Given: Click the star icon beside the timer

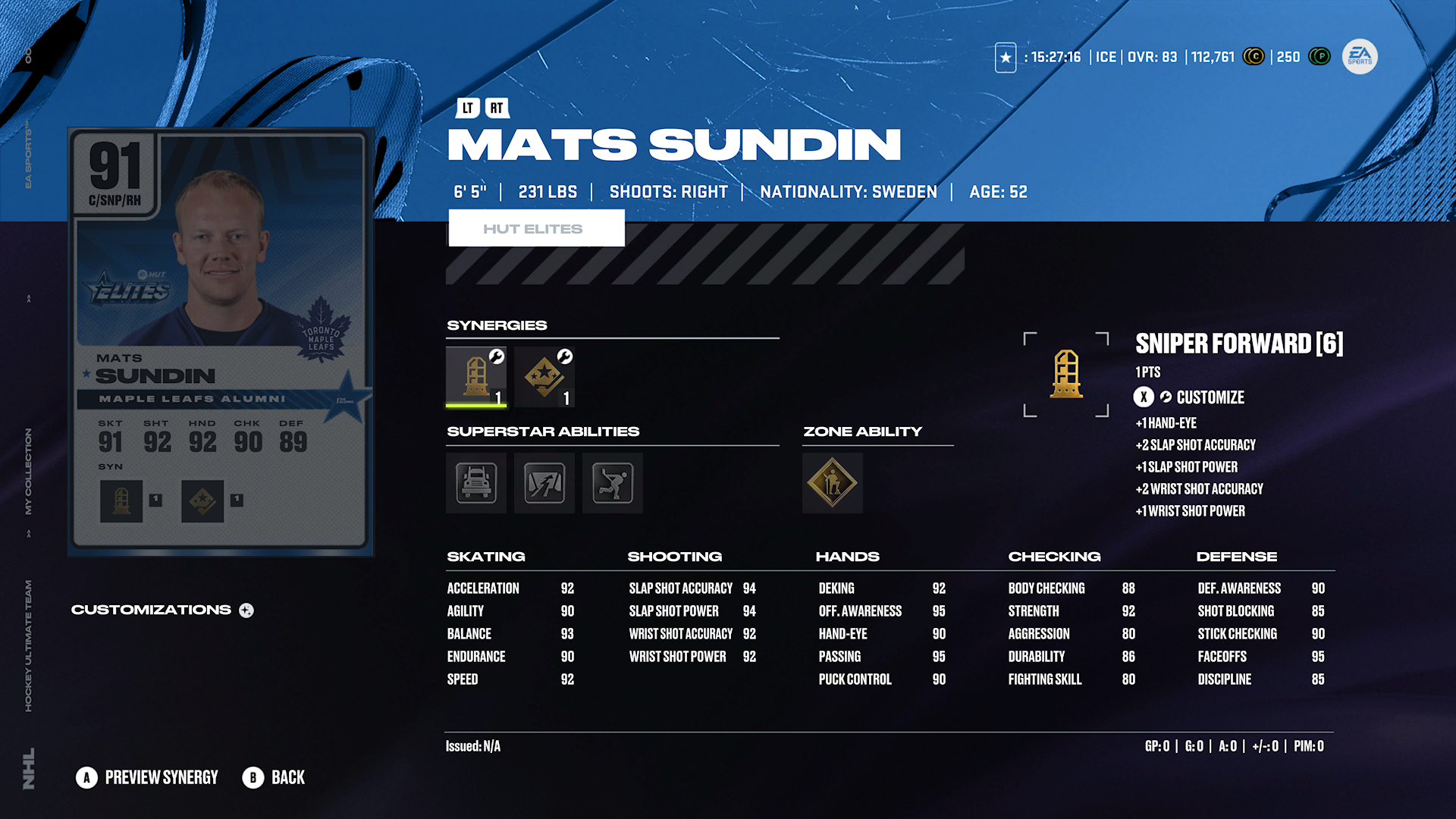Looking at the screenshot, I should [x=1005, y=57].
